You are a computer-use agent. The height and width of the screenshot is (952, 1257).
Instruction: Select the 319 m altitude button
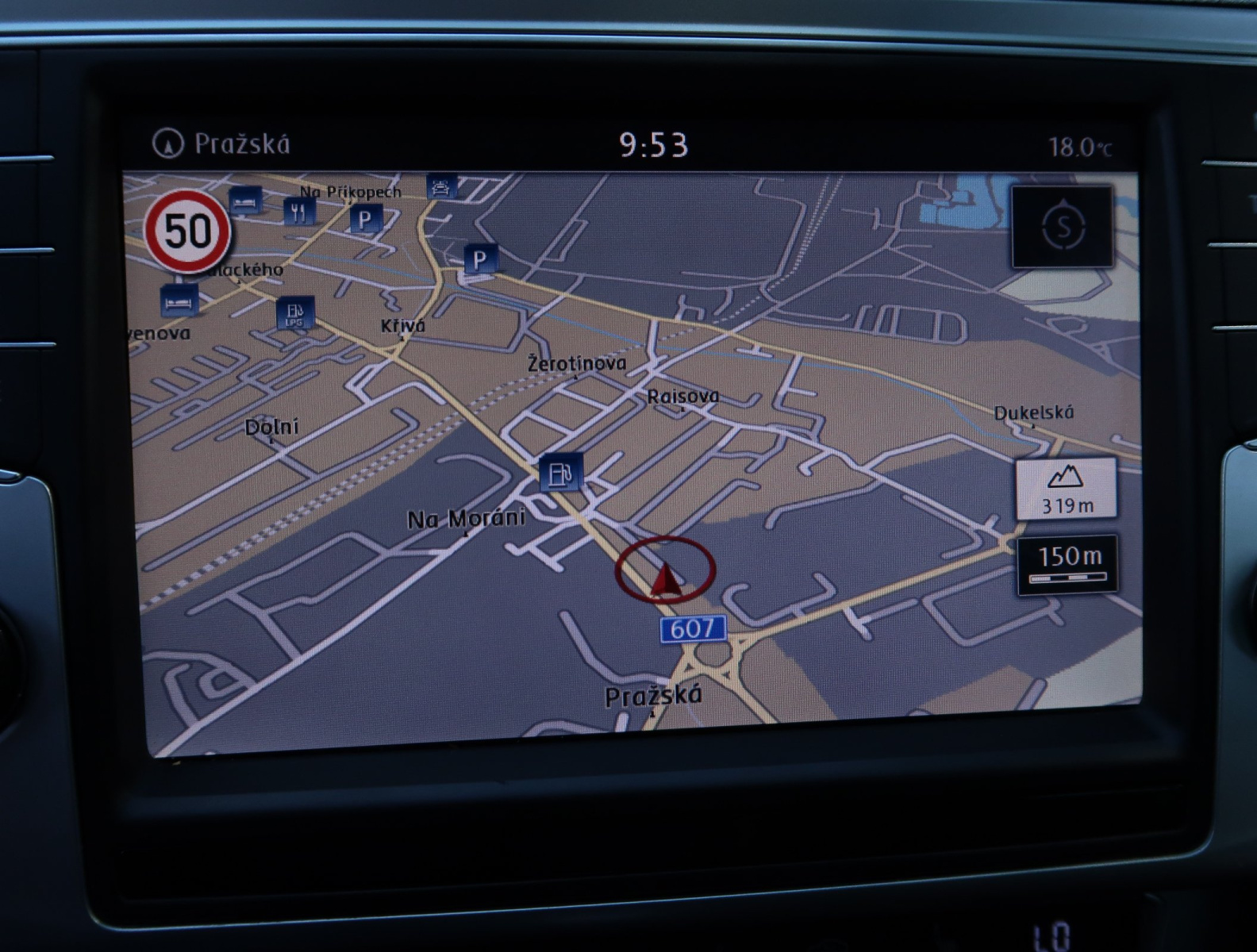(1066, 488)
